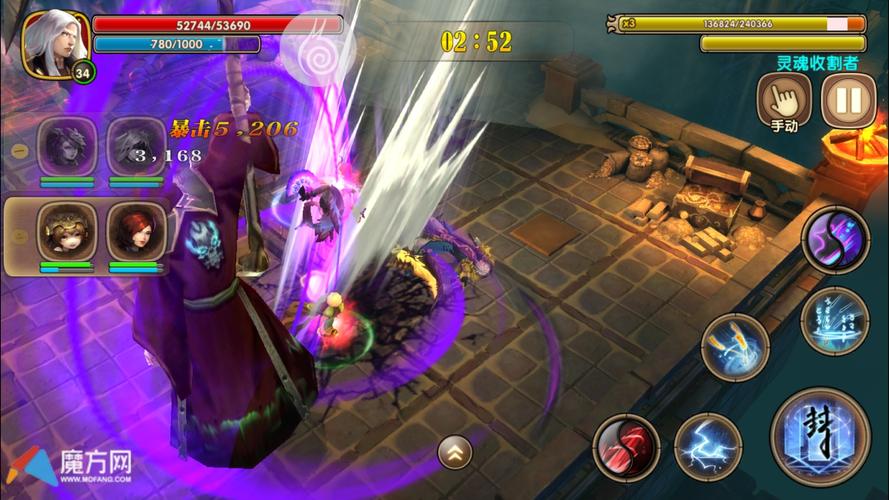Viewport: 889px width, 500px height.
Task: Pick the greyed-out spiky-crowned hero portrait
Action: click(67, 147)
